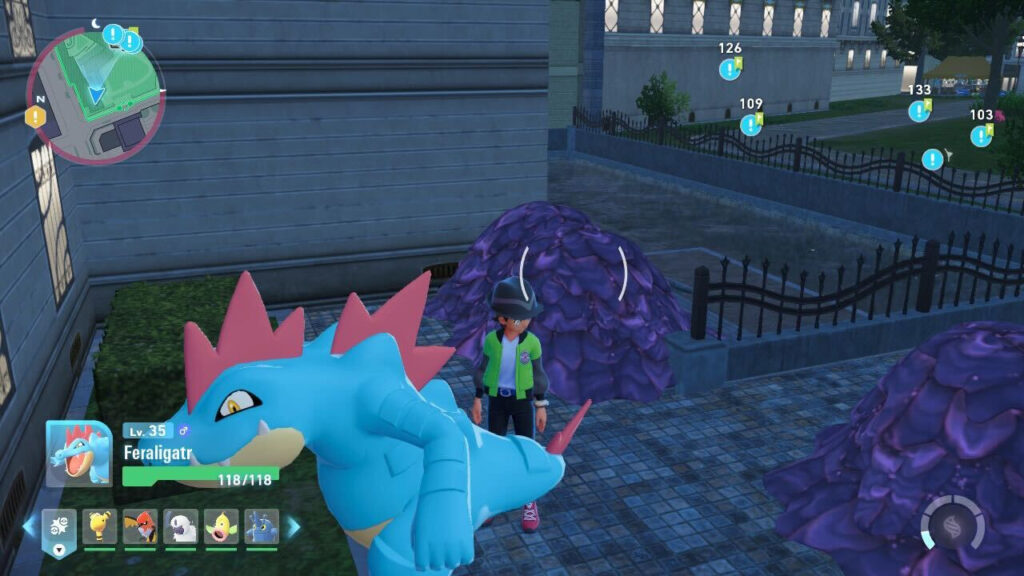Choose the Heracross party slot
This screenshot has height=576, width=1024.
262,526
